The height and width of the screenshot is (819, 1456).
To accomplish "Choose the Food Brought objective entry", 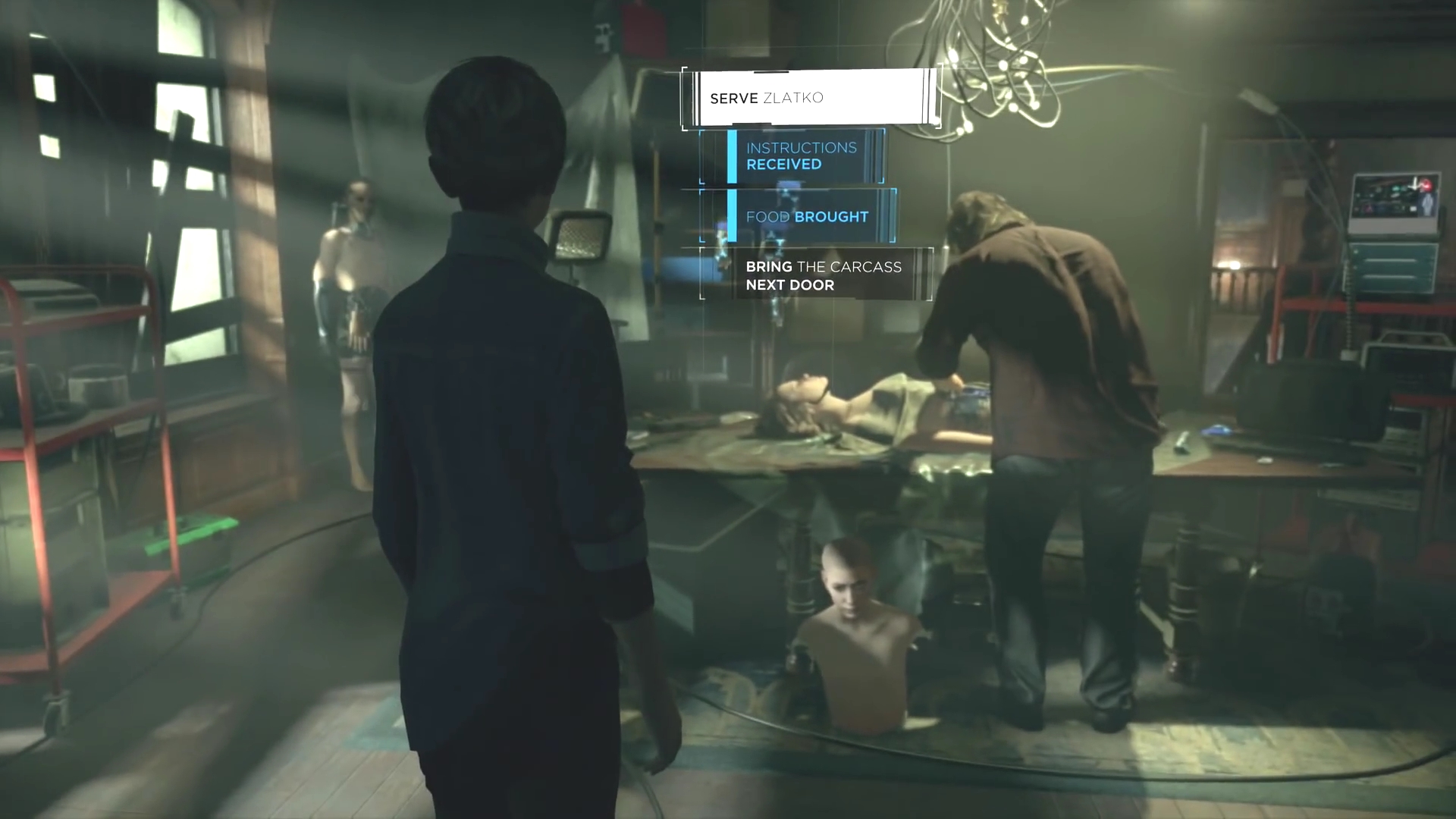I will [806, 217].
